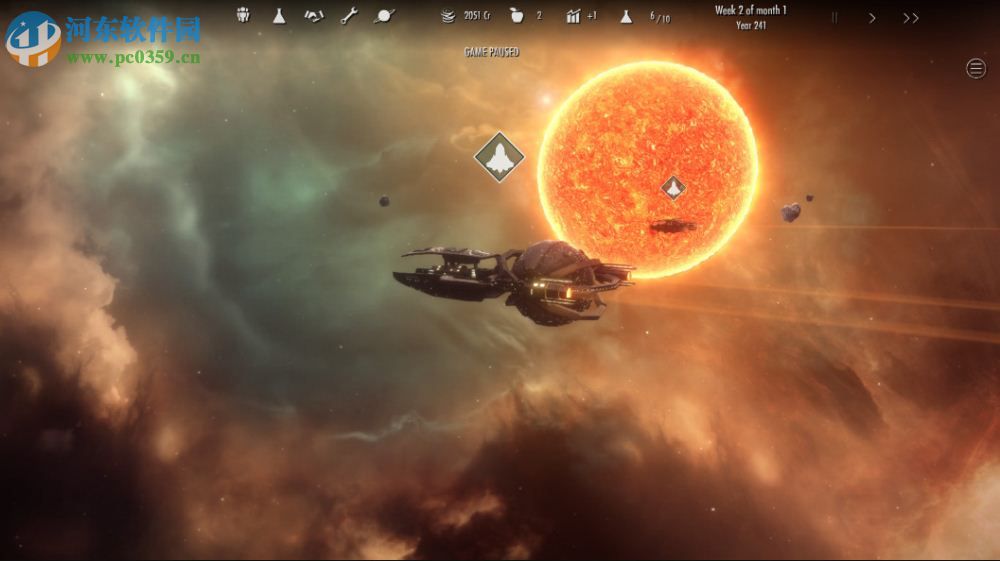Select the small ship marker near the sun

click(673, 187)
